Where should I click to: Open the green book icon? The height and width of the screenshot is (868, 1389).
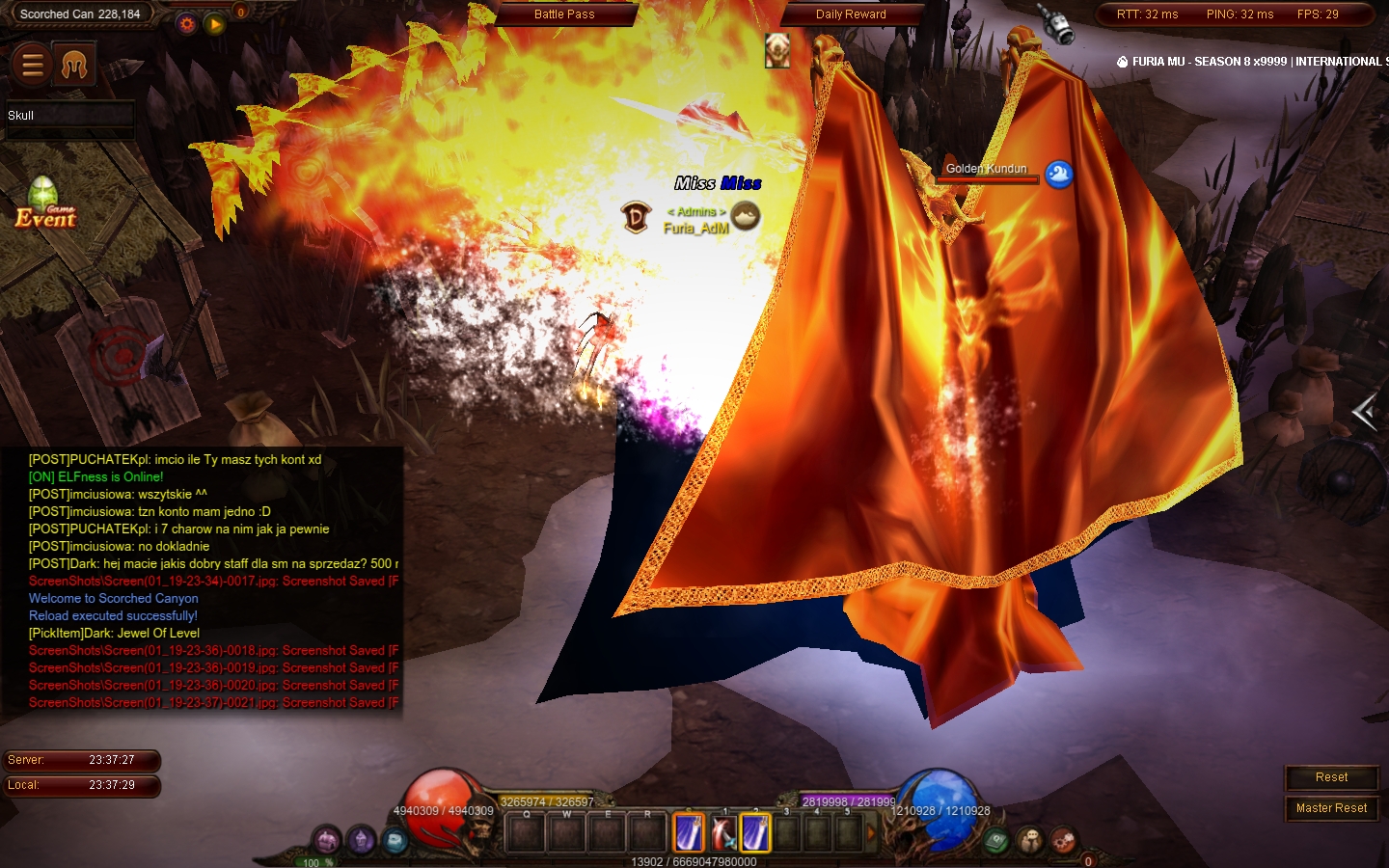pyautogui.click(x=996, y=840)
